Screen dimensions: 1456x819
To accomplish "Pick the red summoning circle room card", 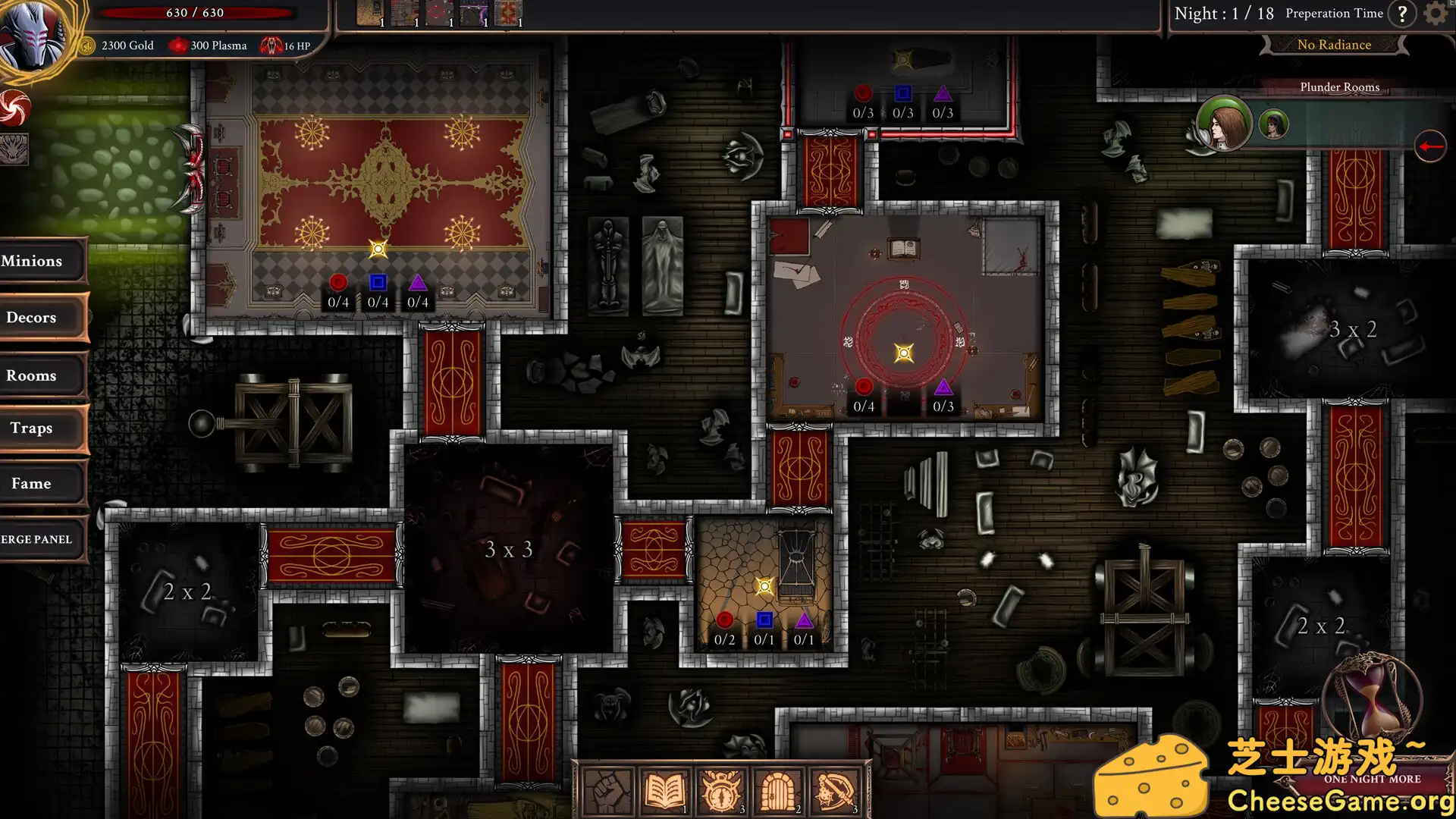I will [x=438, y=13].
